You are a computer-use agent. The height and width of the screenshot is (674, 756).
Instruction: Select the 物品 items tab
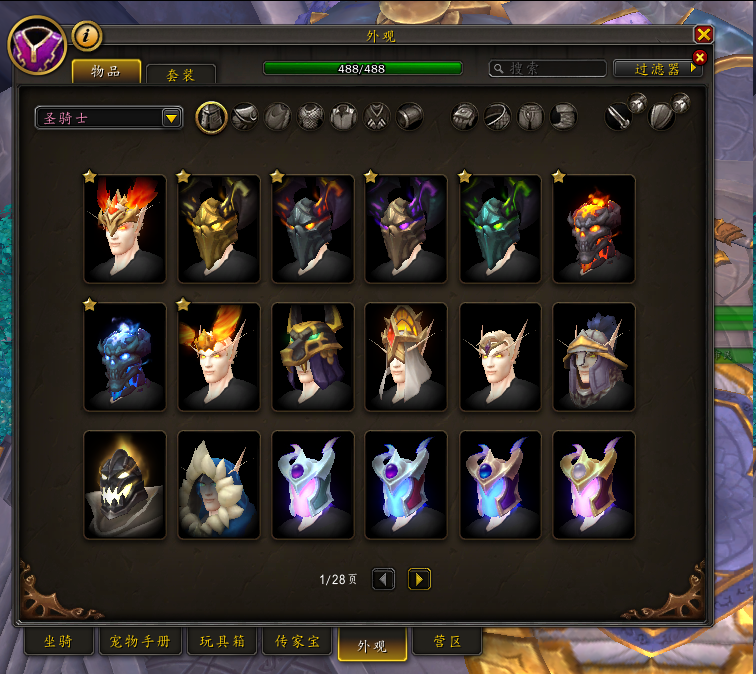106,71
